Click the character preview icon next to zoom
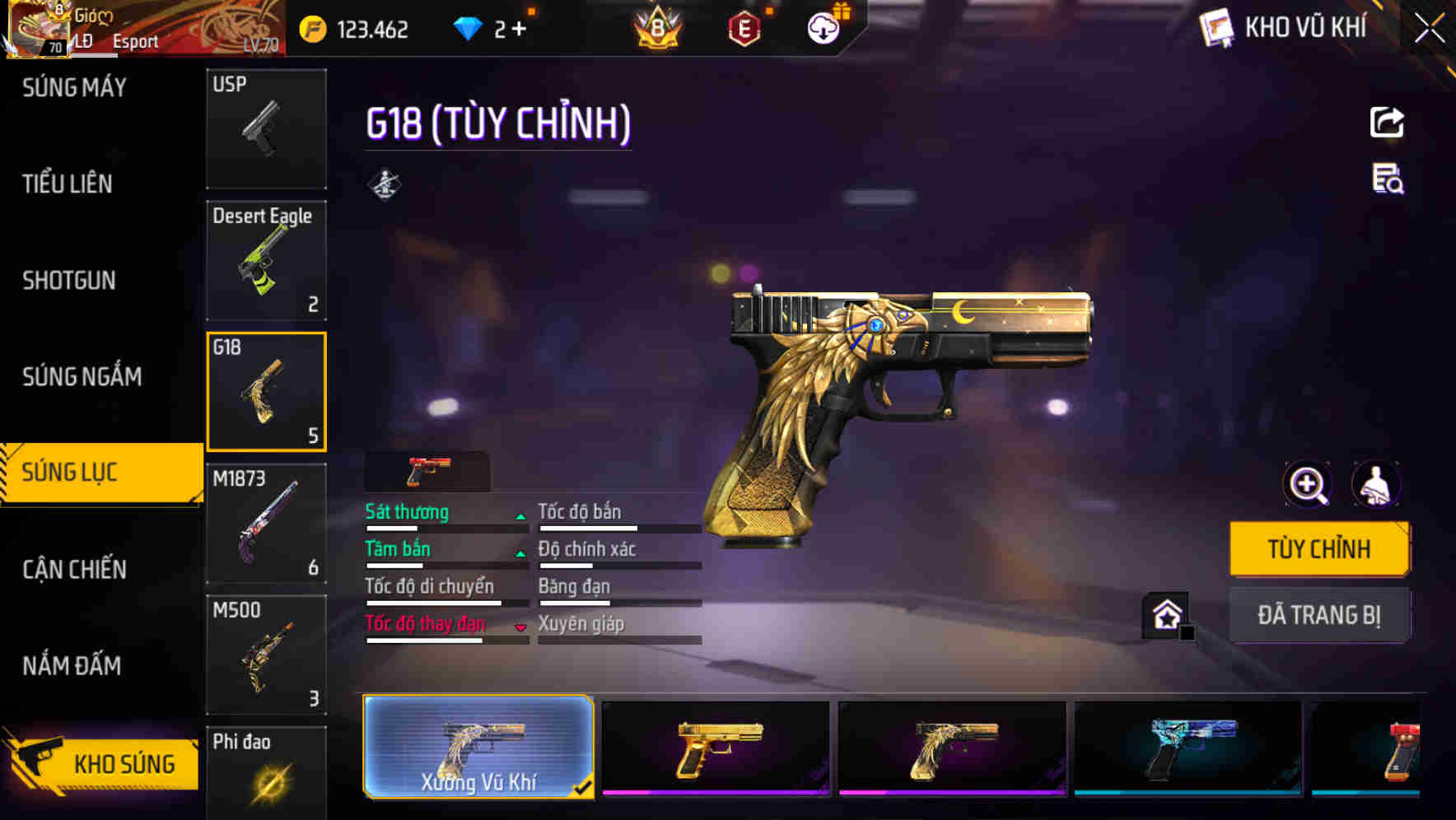This screenshot has width=1456, height=820. click(x=1378, y=484)
